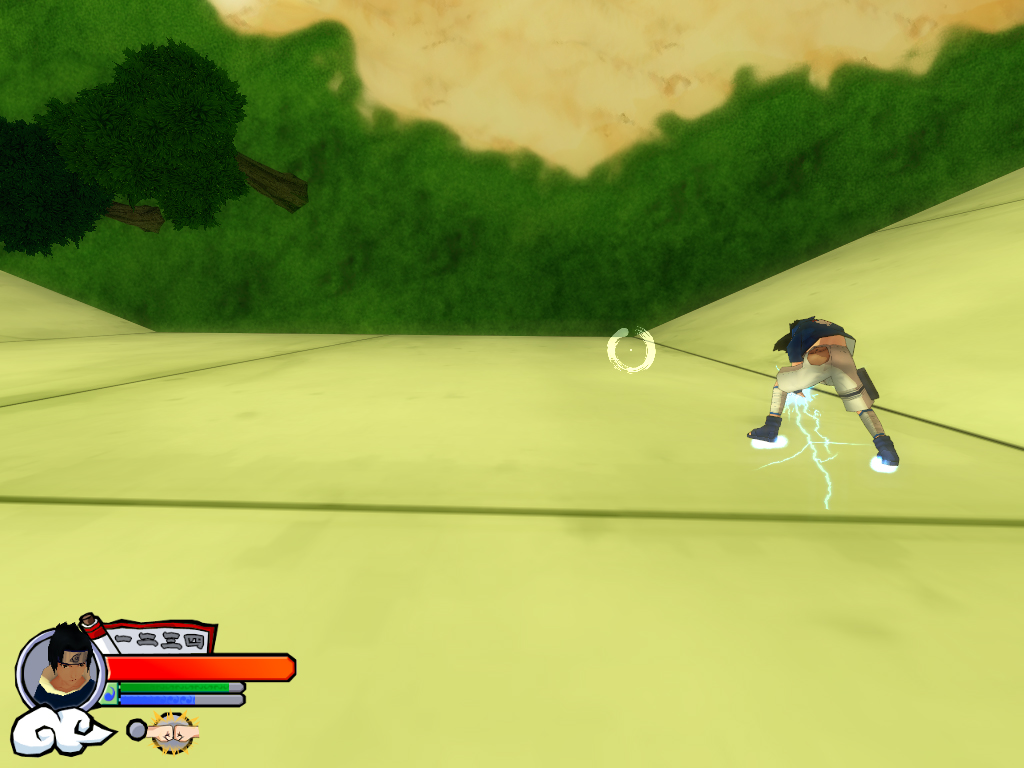Click the blue chakra swirl icon
The height and width of the screenshot is (768, 1024).
[x=109, y=693]
